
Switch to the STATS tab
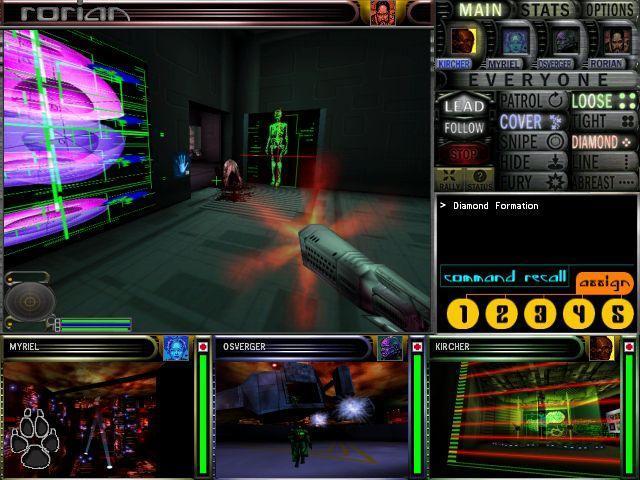pos(544,10)
